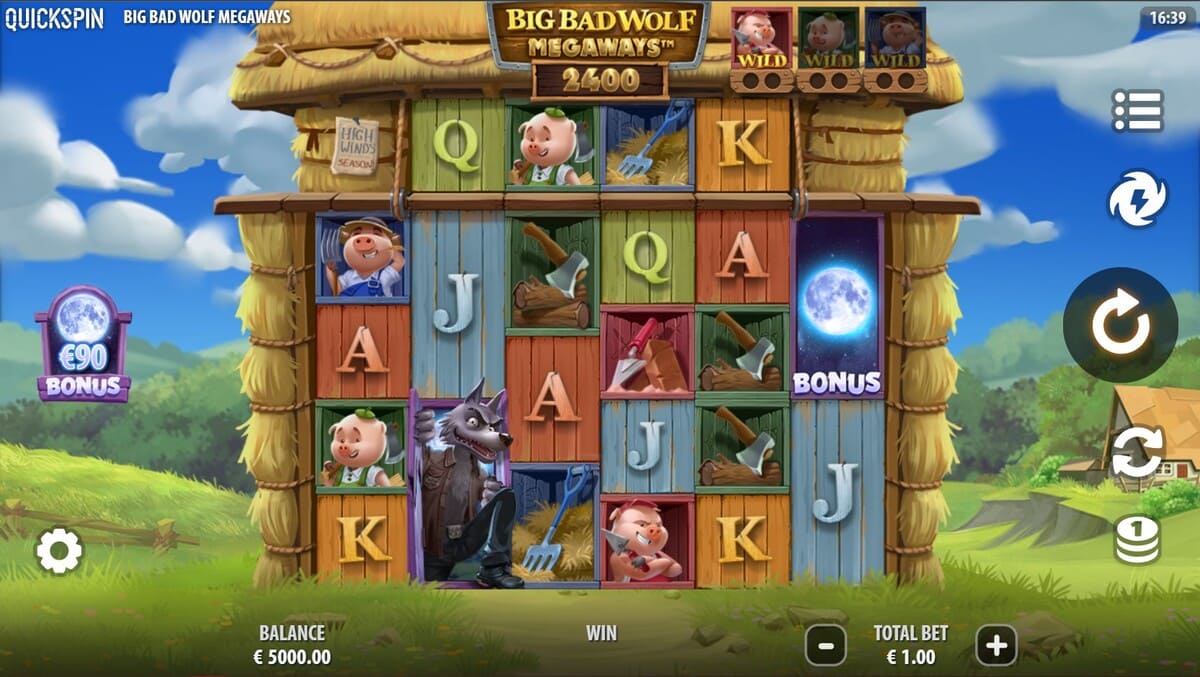Increase total bet with the plus button
The width and height of the screenshot is (1200, 677).
pyautogui.click(x=996, y=646)
